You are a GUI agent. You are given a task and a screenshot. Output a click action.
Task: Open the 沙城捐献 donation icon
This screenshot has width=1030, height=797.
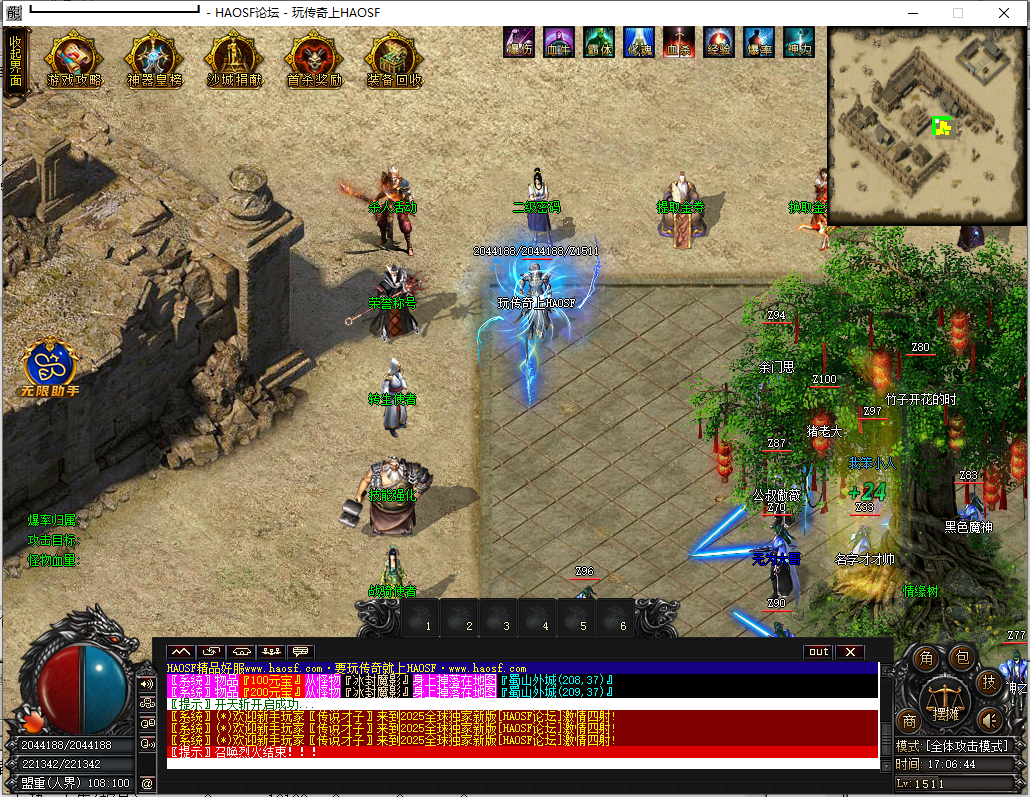pos(234,61)
